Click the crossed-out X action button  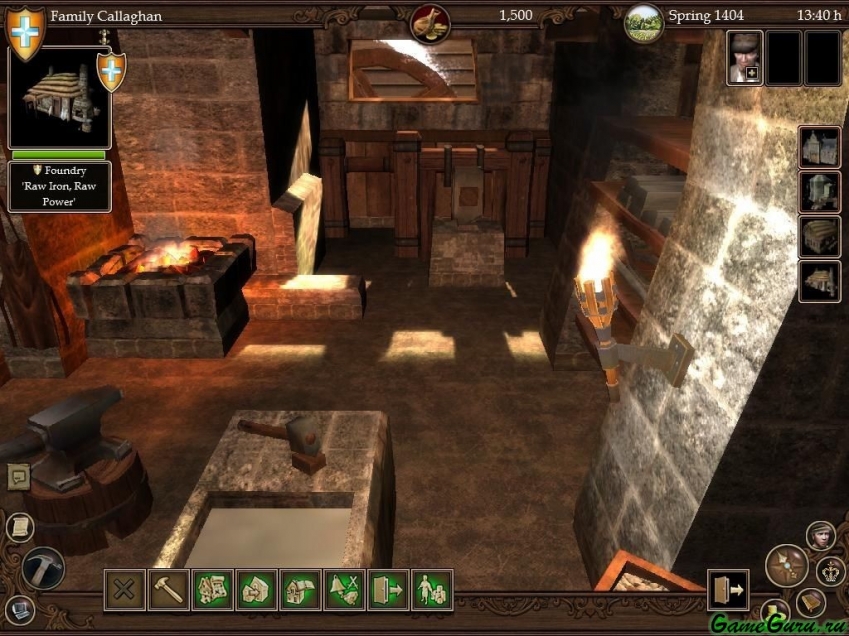(x=124, y=589)
